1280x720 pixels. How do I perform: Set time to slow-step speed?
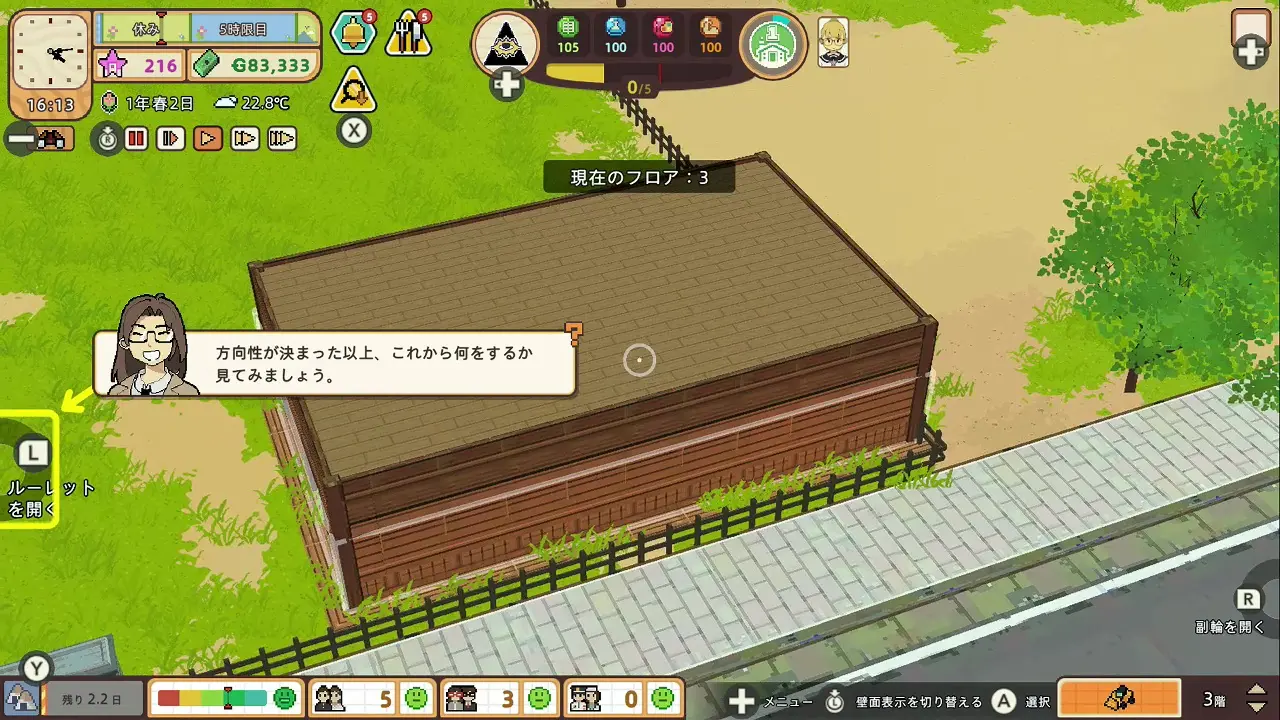pos(171,139)
